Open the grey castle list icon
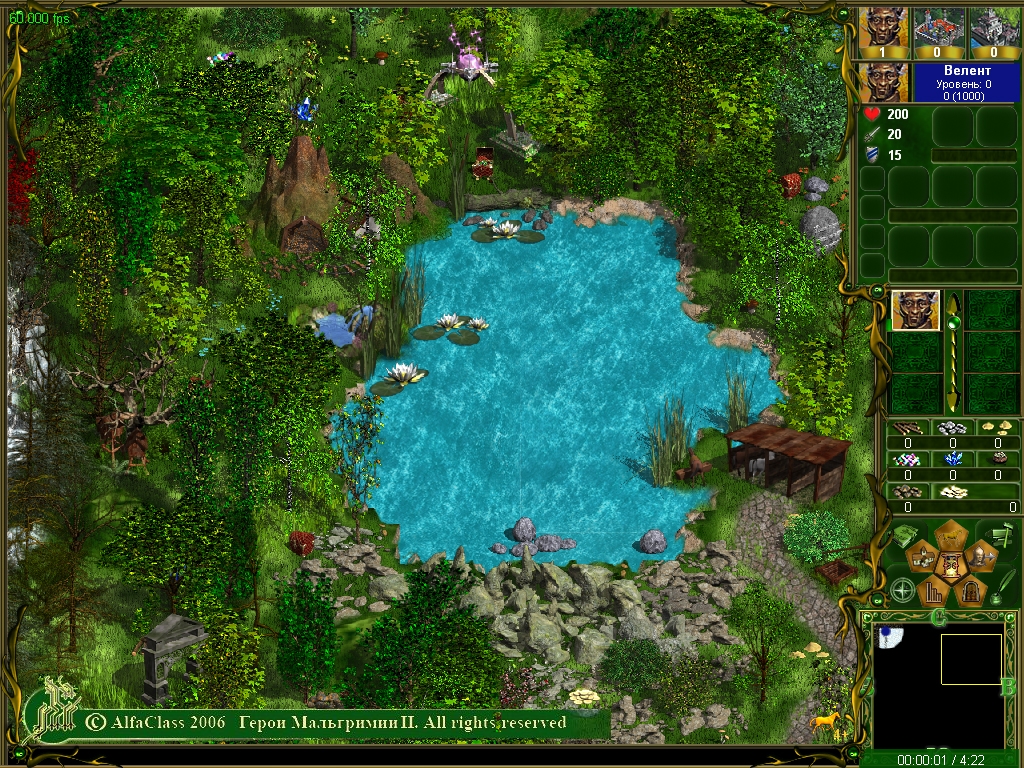Viewport: 1024px width, 768px height. pyautogui.click(x=994, y=30)
